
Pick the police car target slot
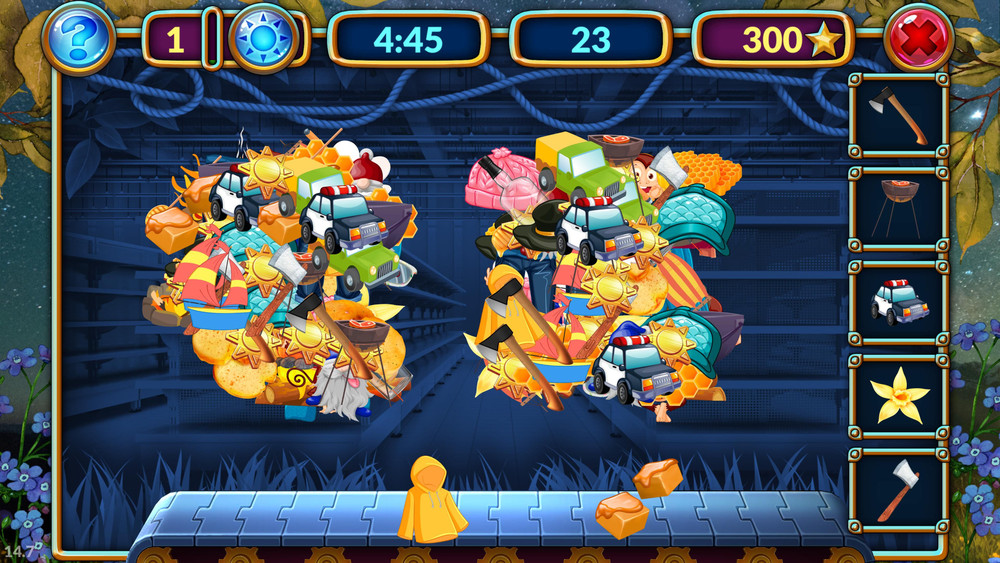[898, 302]
